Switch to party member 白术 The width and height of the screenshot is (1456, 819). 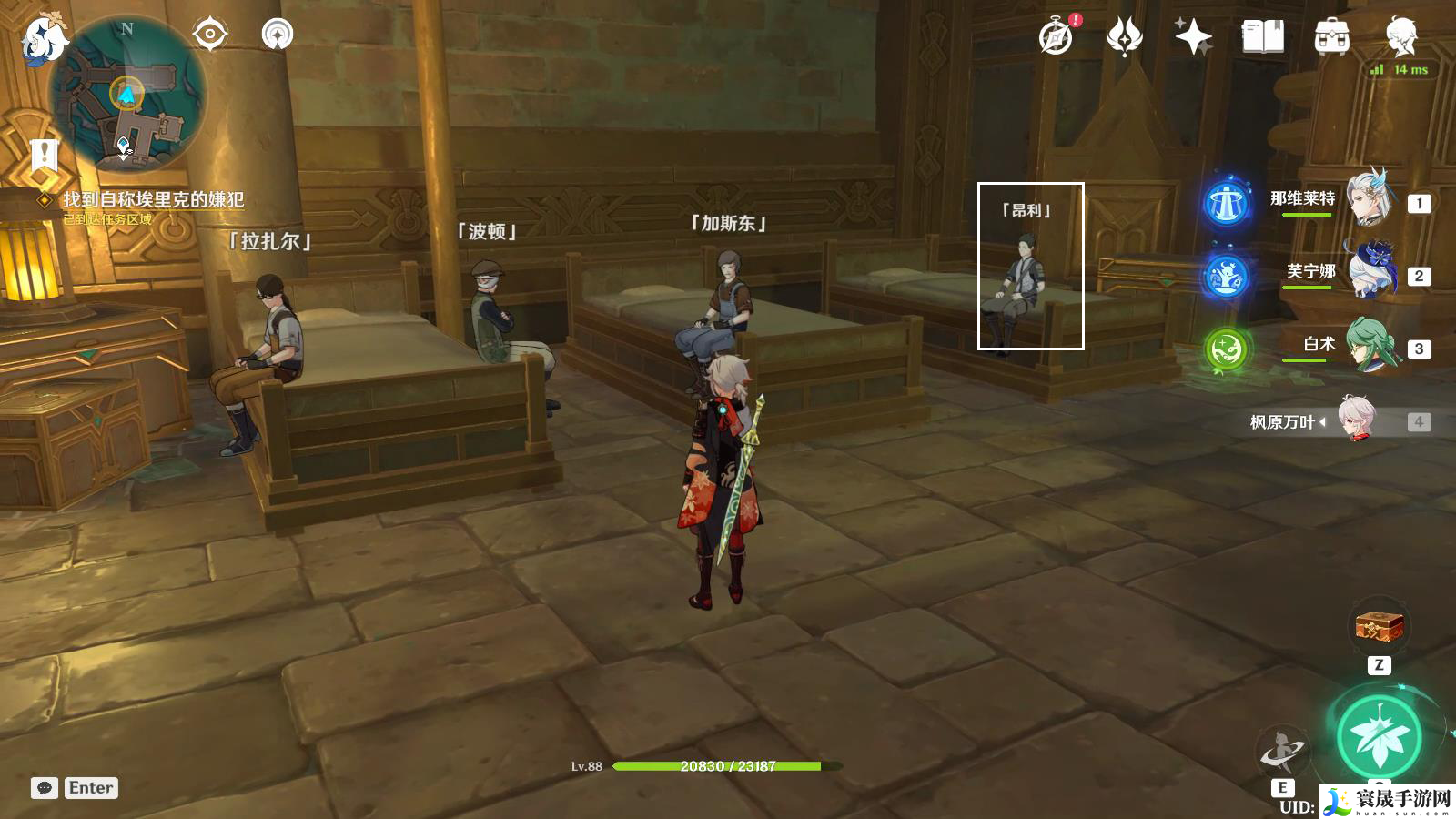click(x=1368, y=345)
